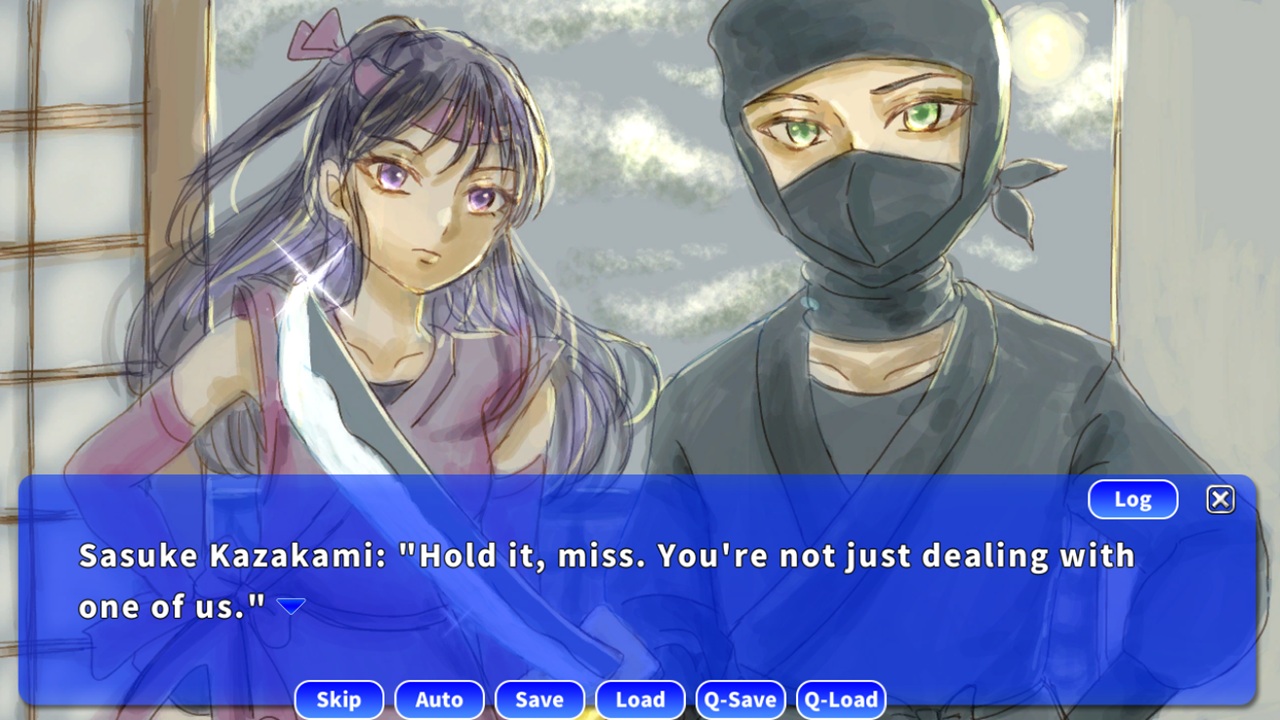This screenshot has height=720, width=1280.
Task: Enable Auto-play mode
Action: coord(439,699)
